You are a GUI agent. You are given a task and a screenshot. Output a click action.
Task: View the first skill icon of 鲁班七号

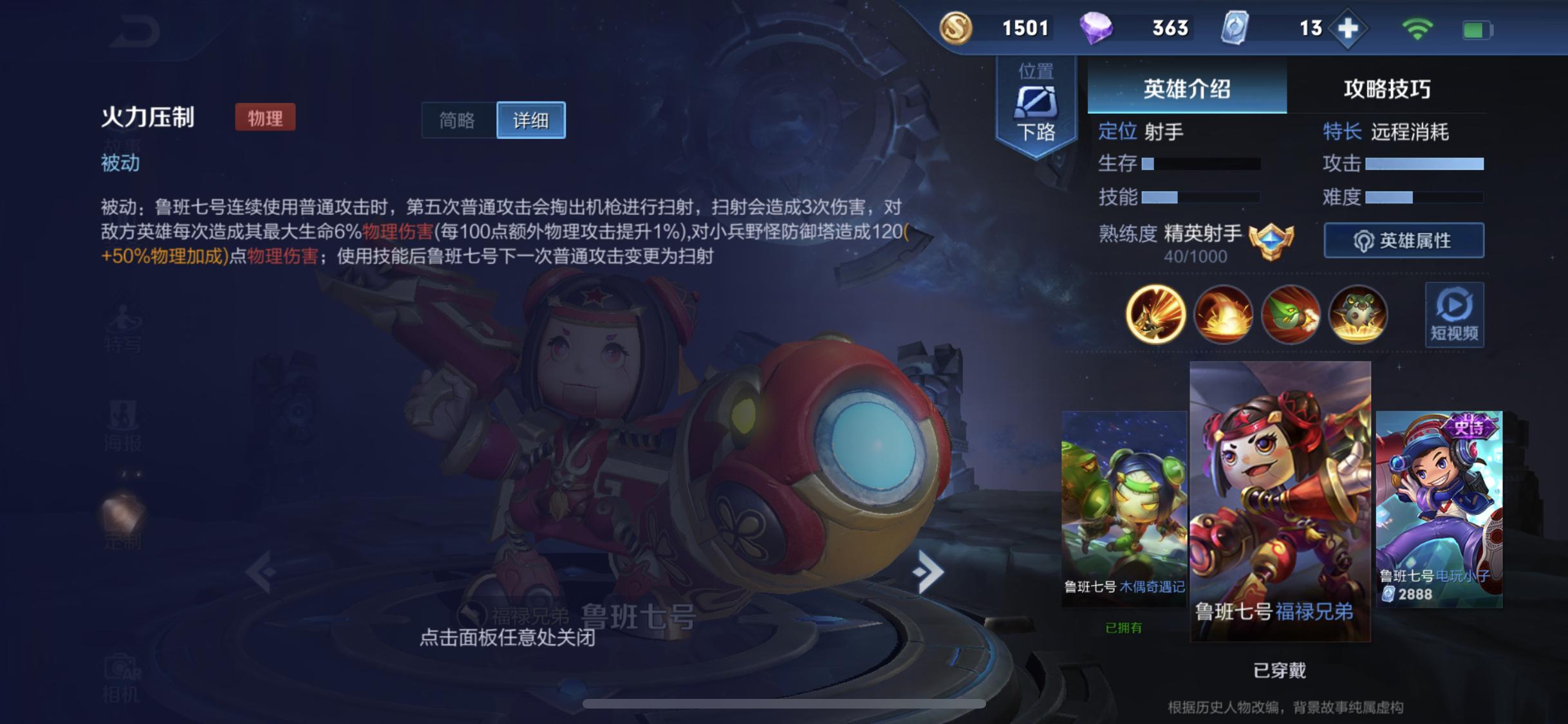coord(1155,314)
